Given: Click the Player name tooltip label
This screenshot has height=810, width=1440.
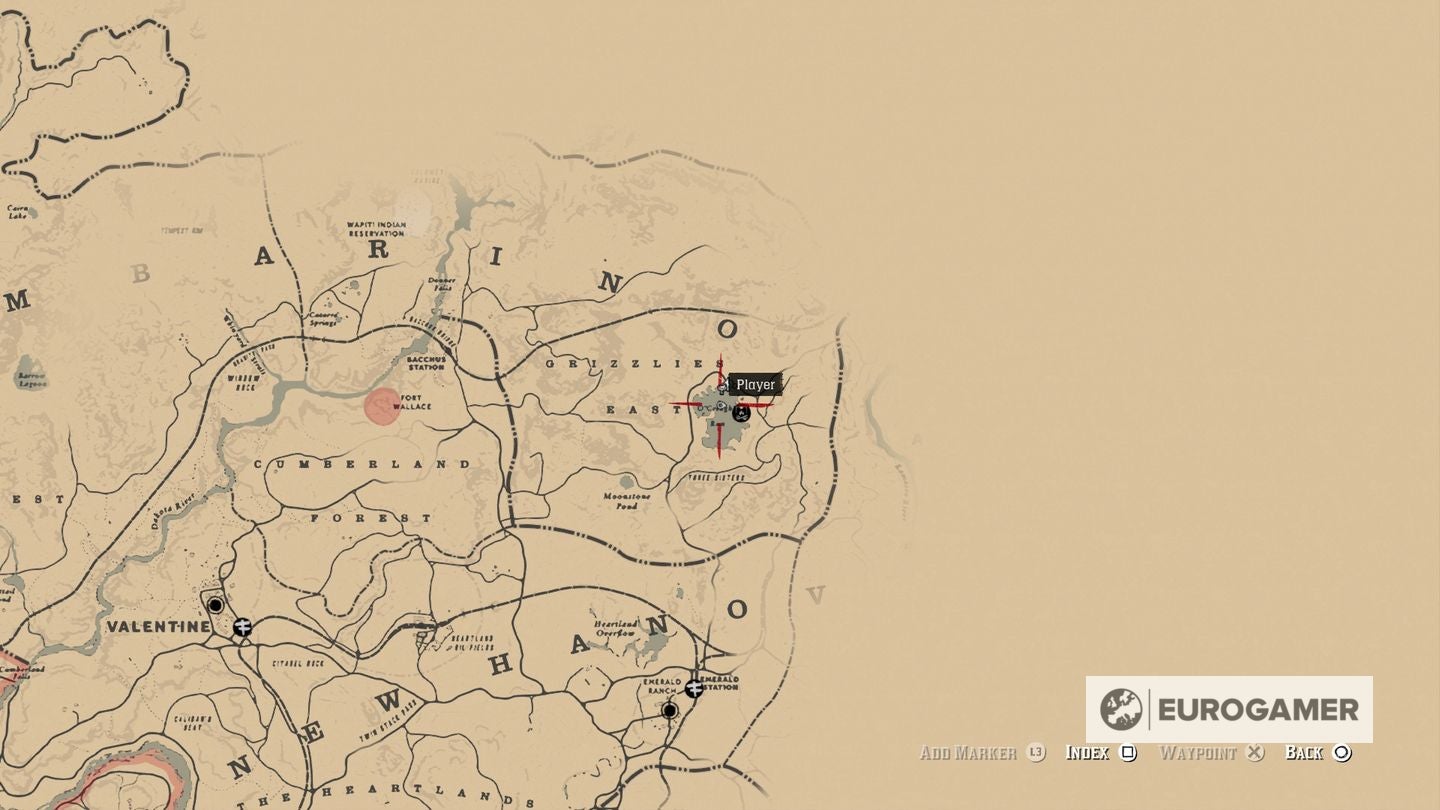Looking at the screenshot, I should tap(755, 385).
